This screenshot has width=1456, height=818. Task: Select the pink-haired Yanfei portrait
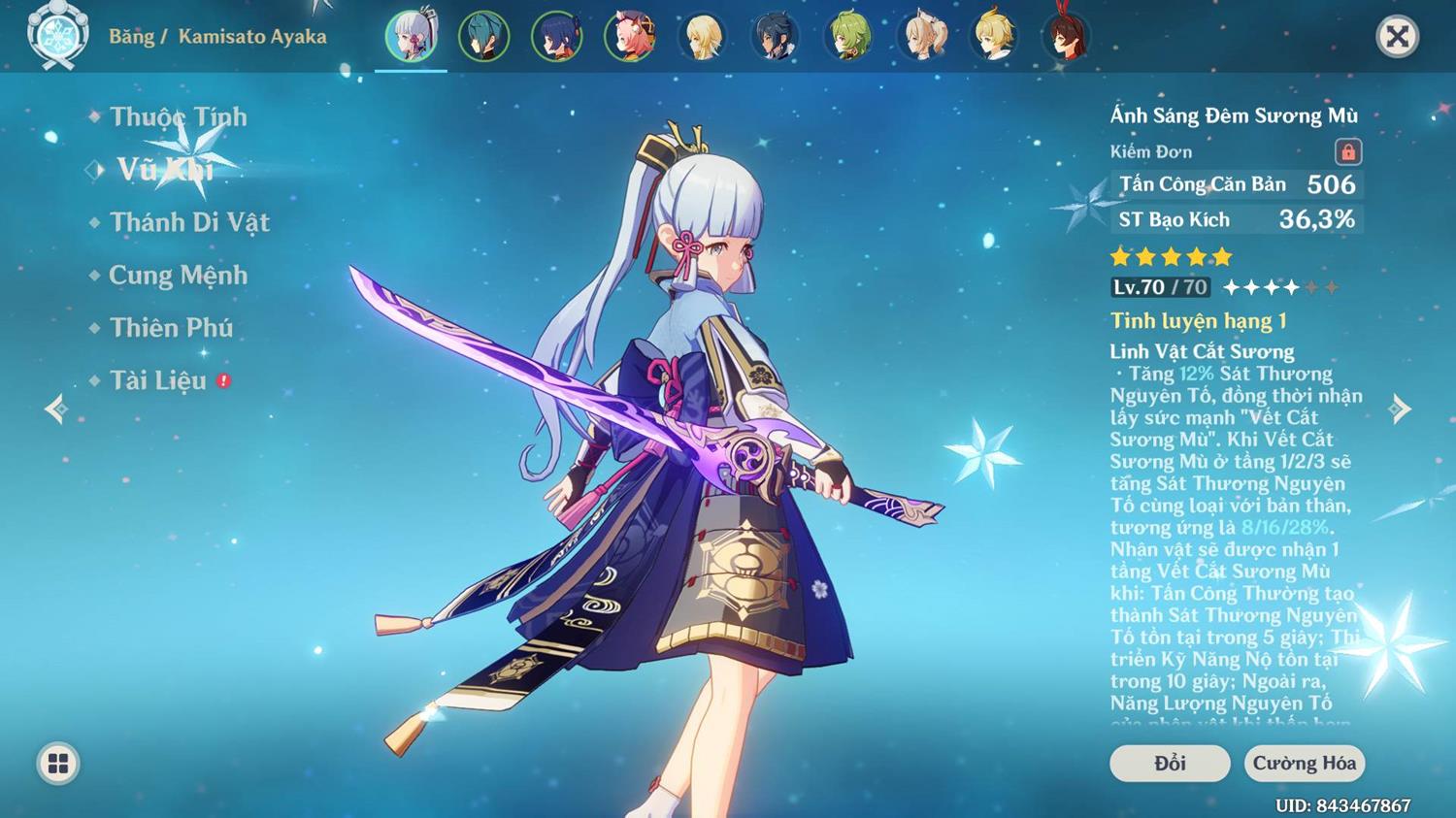coord(629,37)
